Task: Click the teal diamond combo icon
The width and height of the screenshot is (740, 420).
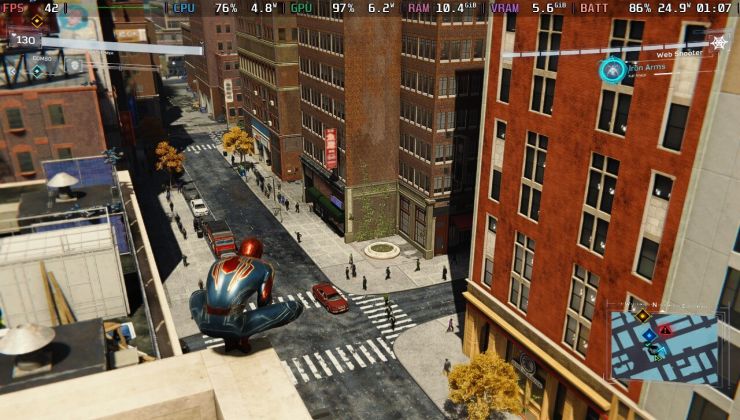Action: (37, 70)
